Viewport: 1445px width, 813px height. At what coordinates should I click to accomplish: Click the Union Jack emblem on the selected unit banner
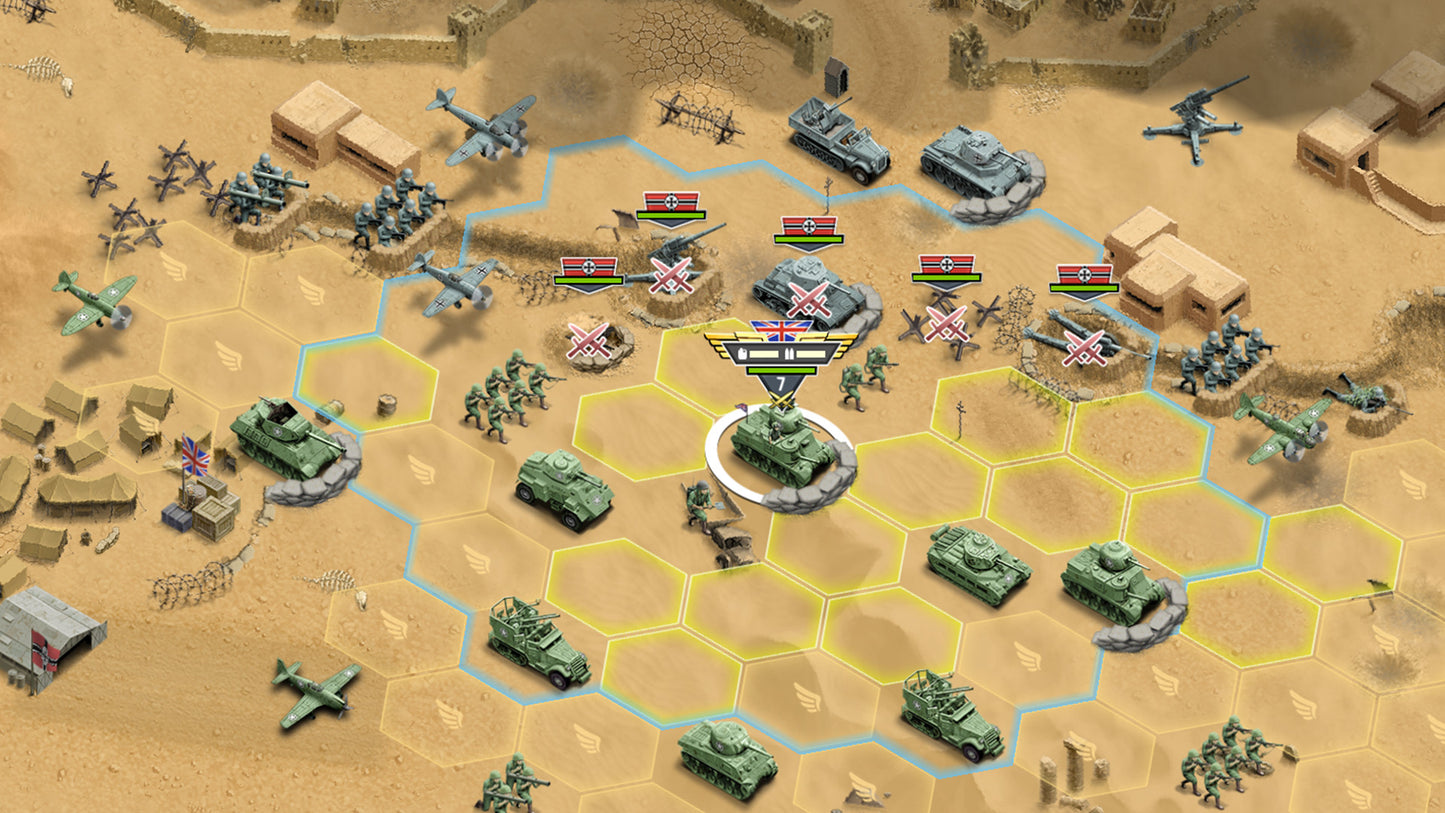point(782,331)
